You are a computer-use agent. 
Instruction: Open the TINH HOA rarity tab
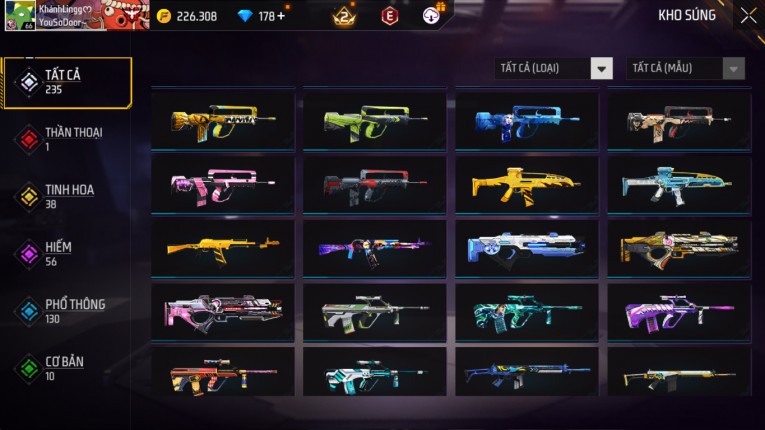[x=66, y=196]
